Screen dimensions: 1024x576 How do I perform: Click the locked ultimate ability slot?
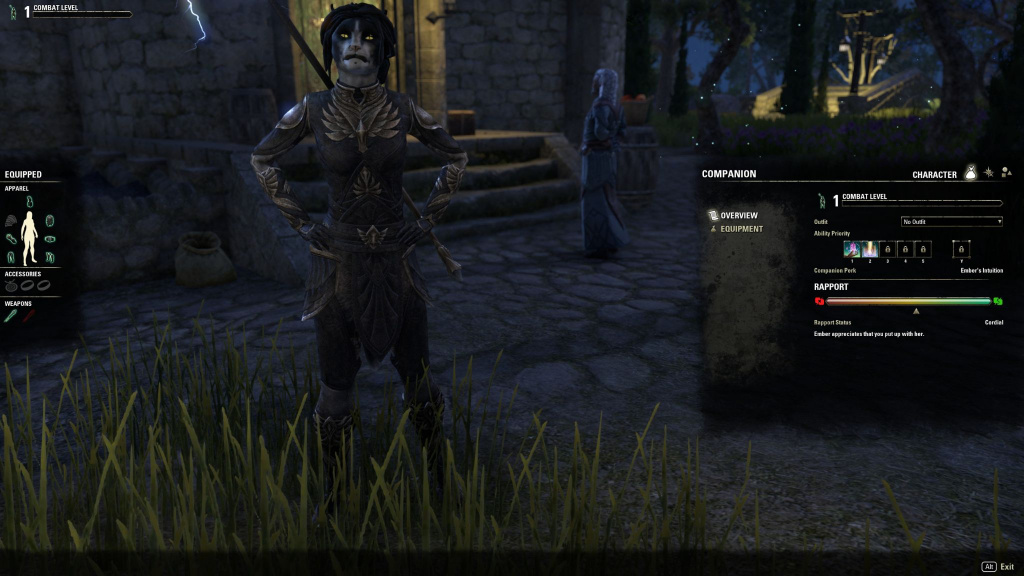[x=961, y=249]
